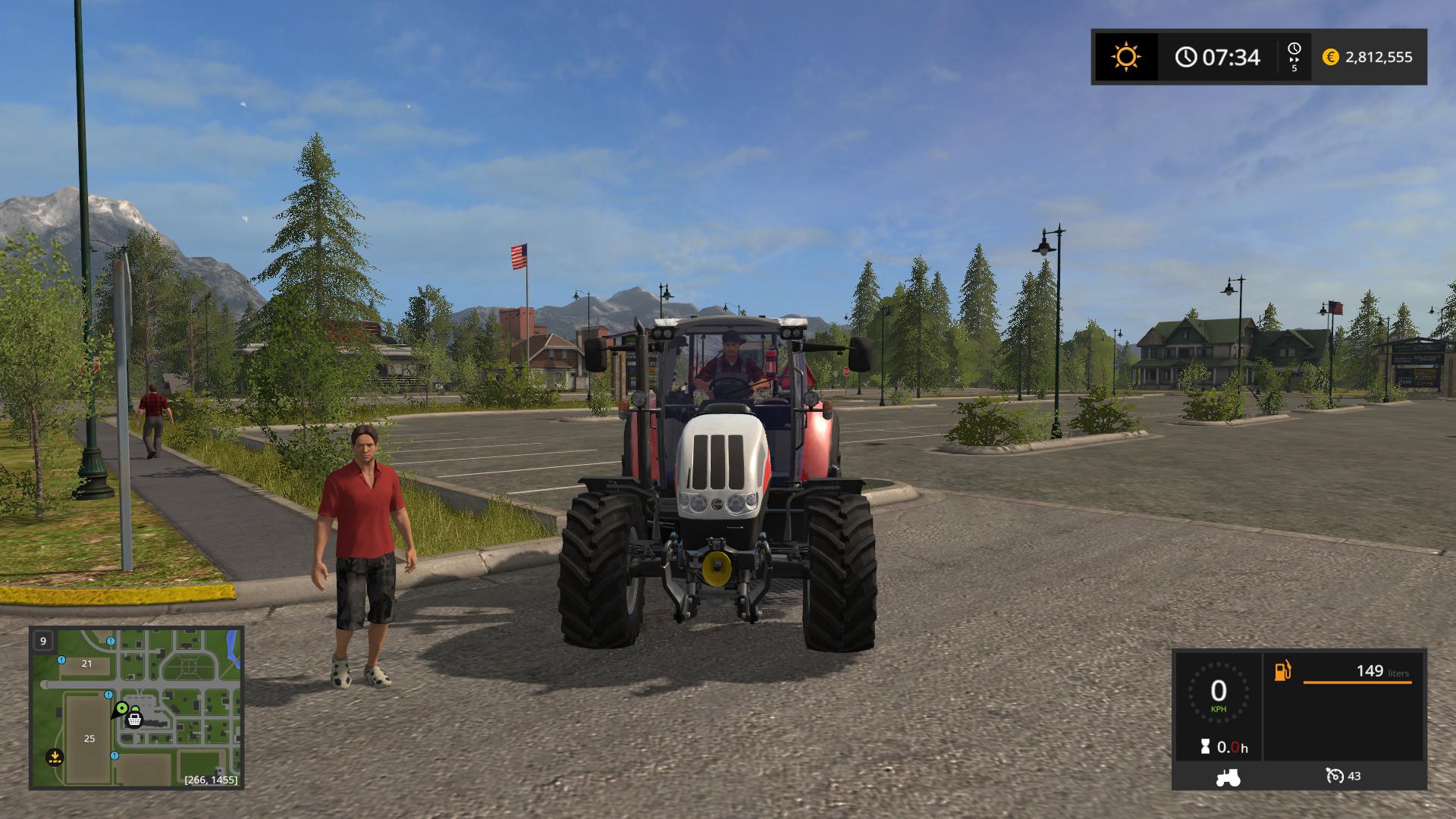
Task: Click the sun weather icon
Action: [1125, 57]
